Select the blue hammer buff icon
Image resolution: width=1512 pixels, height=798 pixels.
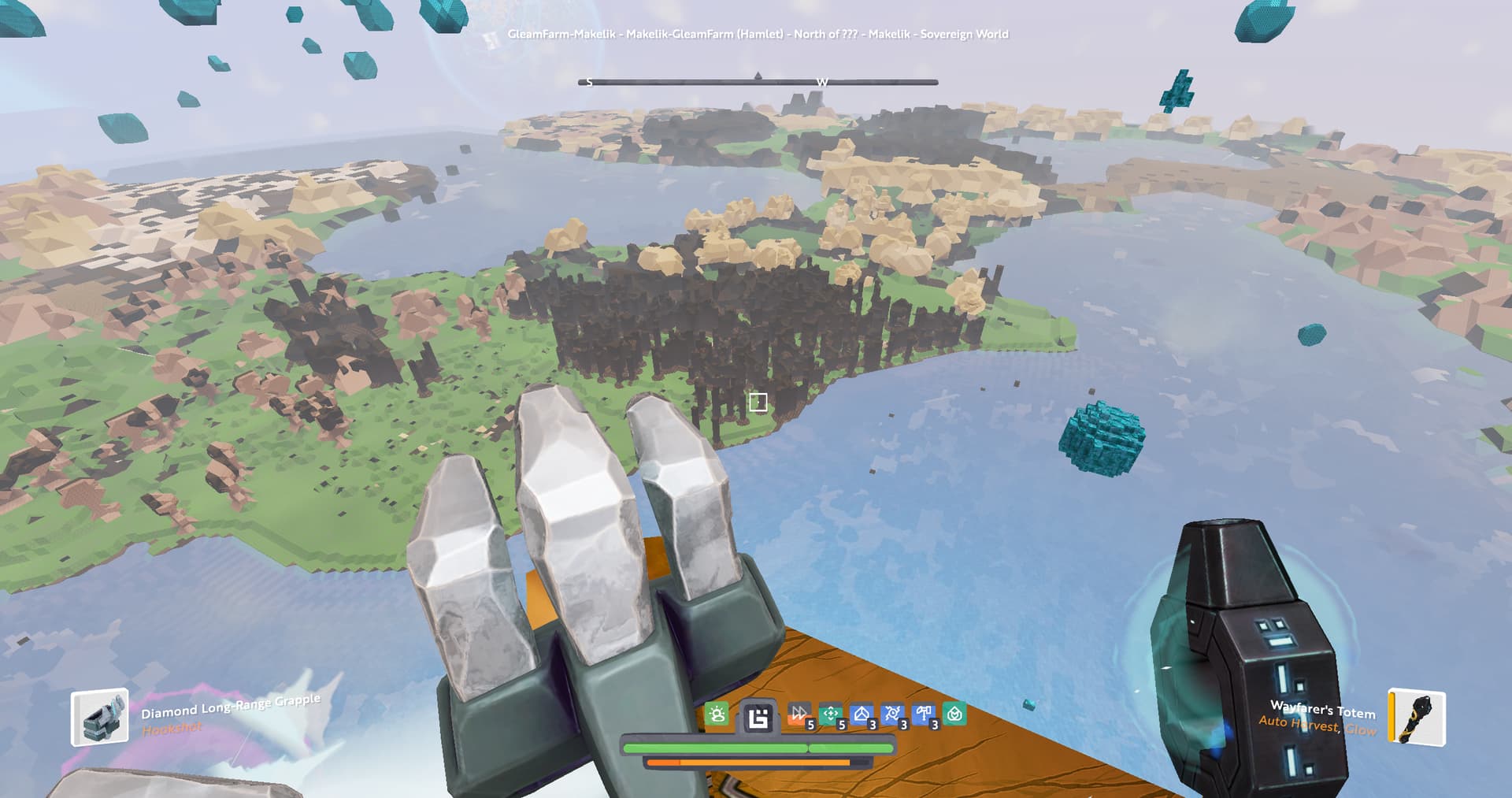[x=923, y=714]
